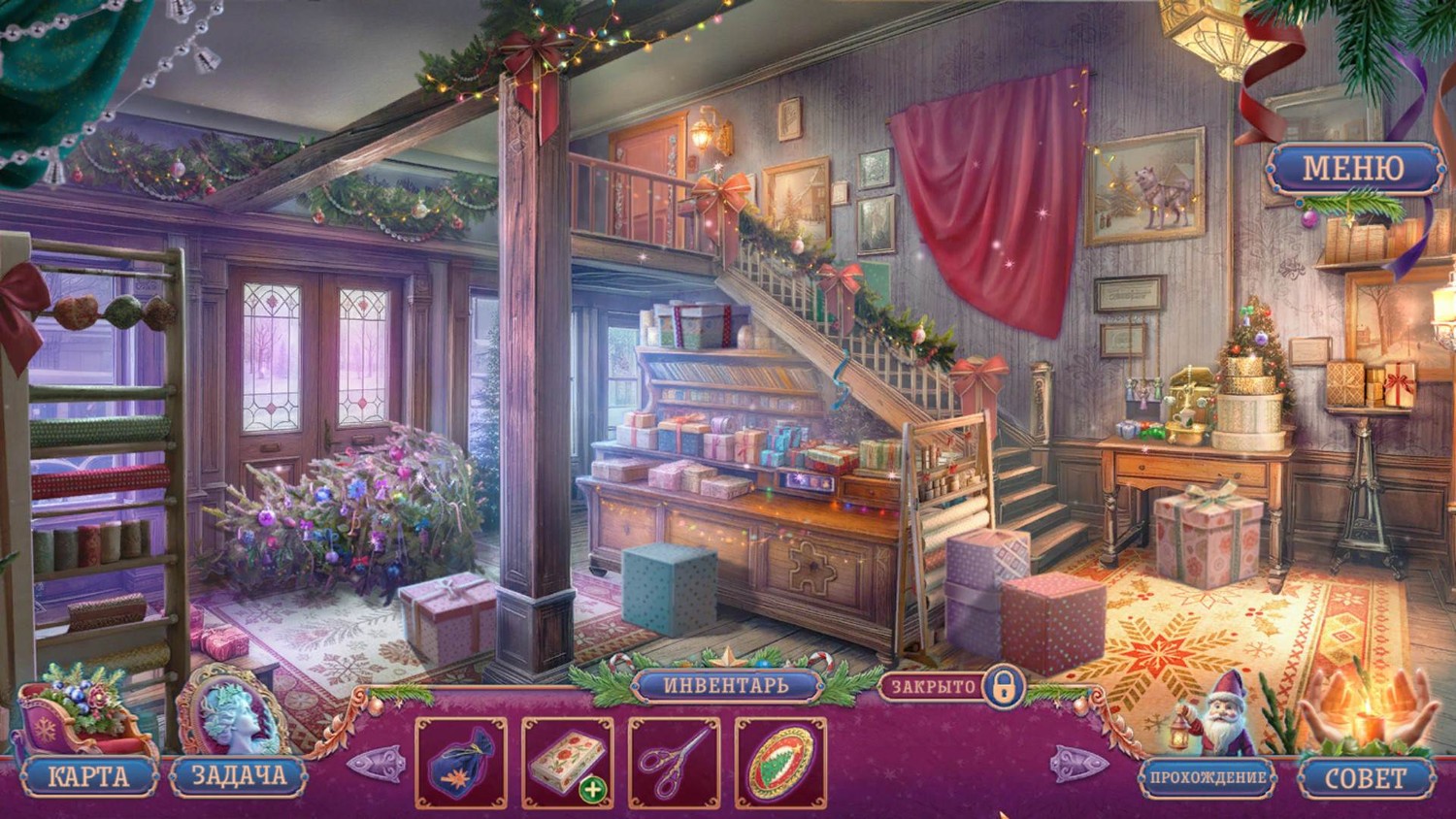Show the current ЗАДАЧА objective
Viewport: 1456px width, 819px height.
tap(238, 776)
